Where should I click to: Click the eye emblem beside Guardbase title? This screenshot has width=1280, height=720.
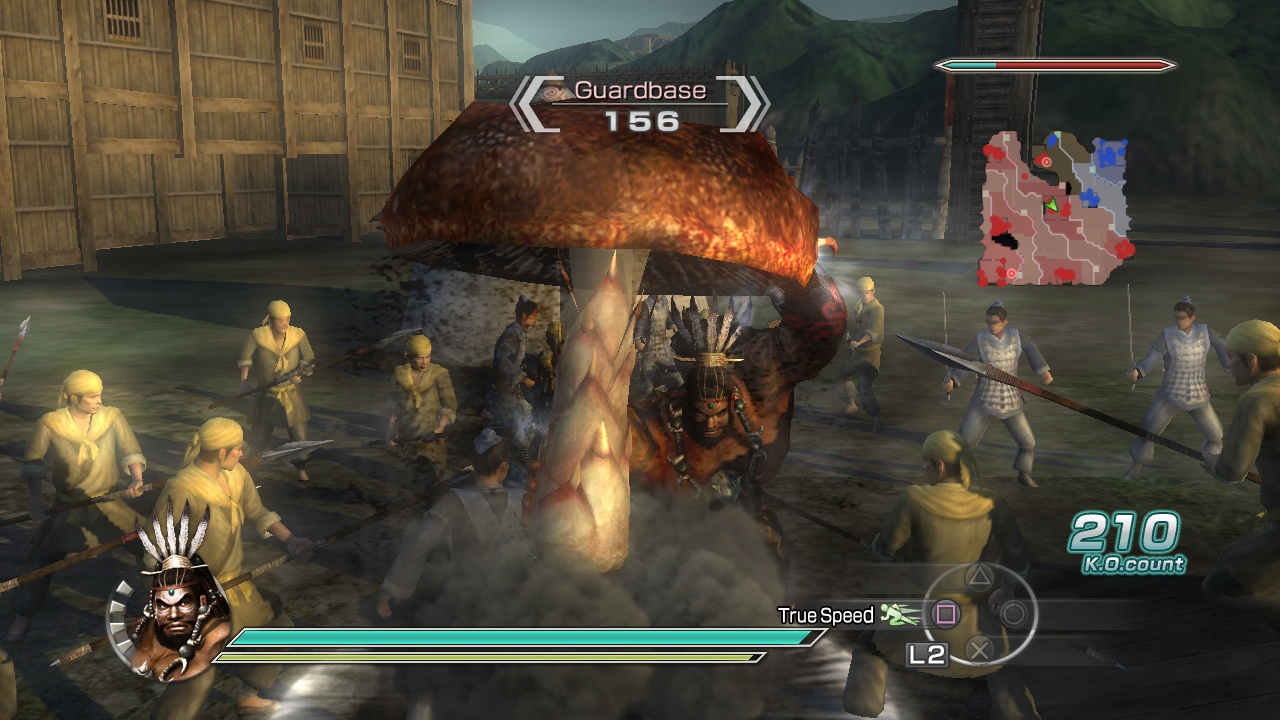point(551,93)
